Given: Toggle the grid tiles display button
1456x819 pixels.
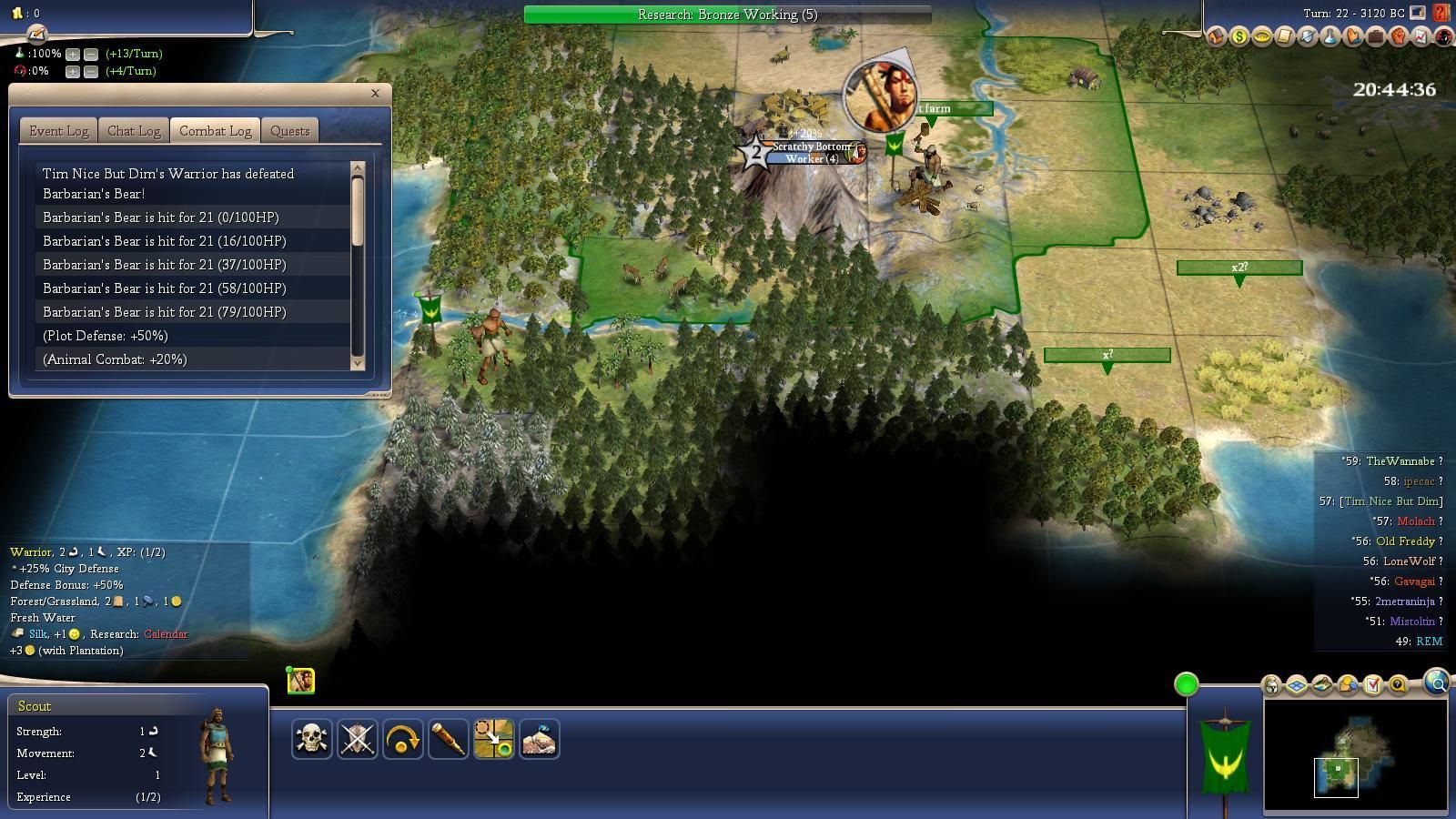Looking at the screenshot, I should click(1297, 685).
